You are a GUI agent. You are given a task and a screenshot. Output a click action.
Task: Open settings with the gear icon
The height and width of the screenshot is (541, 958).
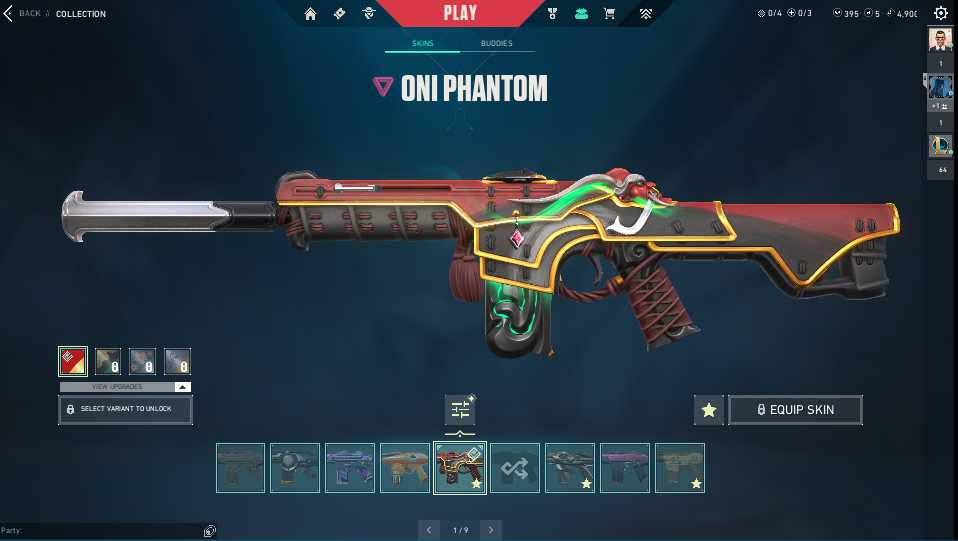tap(940, 13)
